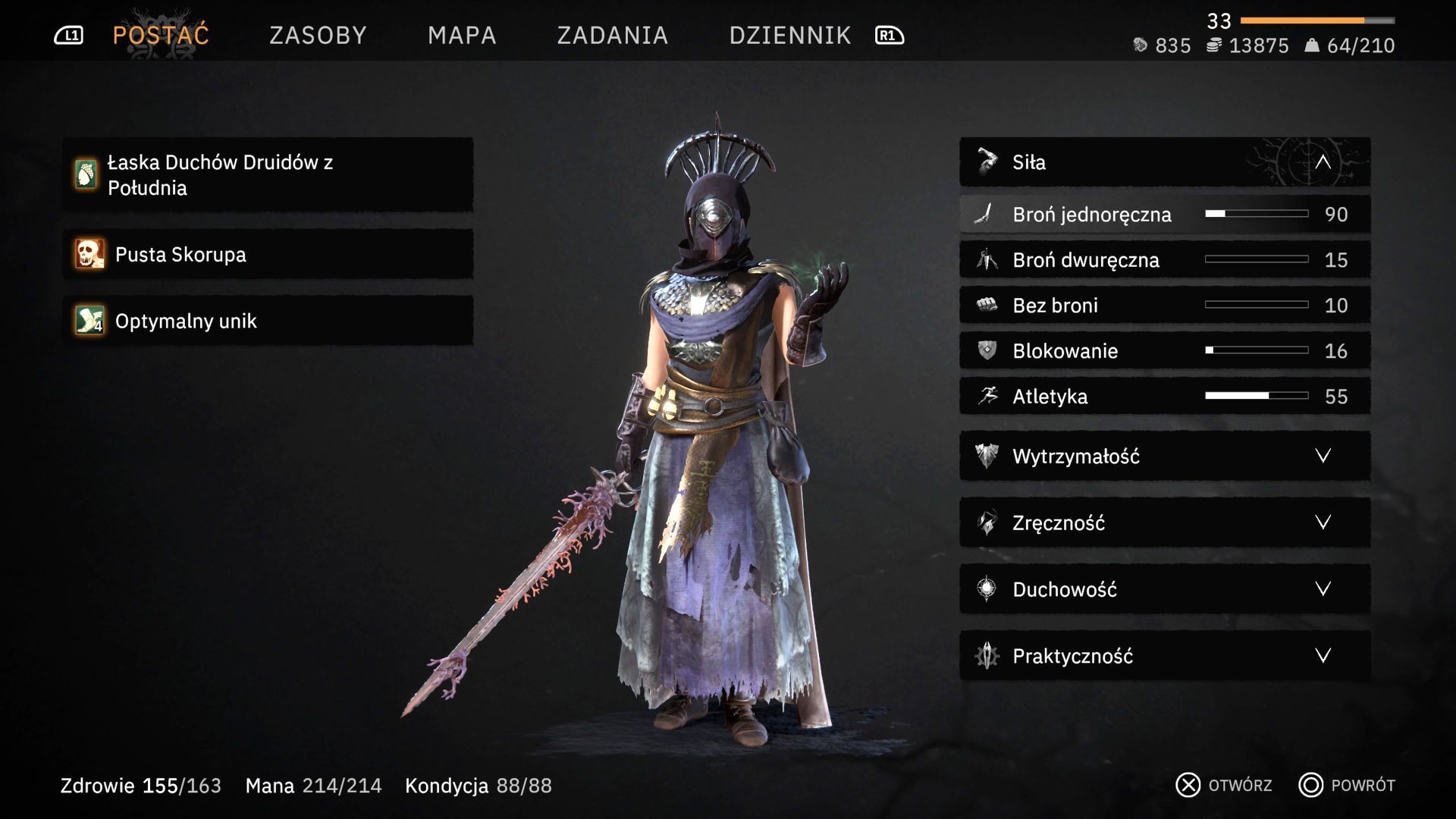Select the ZADANIA tab
The image size is (1456, 819).
click(x=612, y=35)
